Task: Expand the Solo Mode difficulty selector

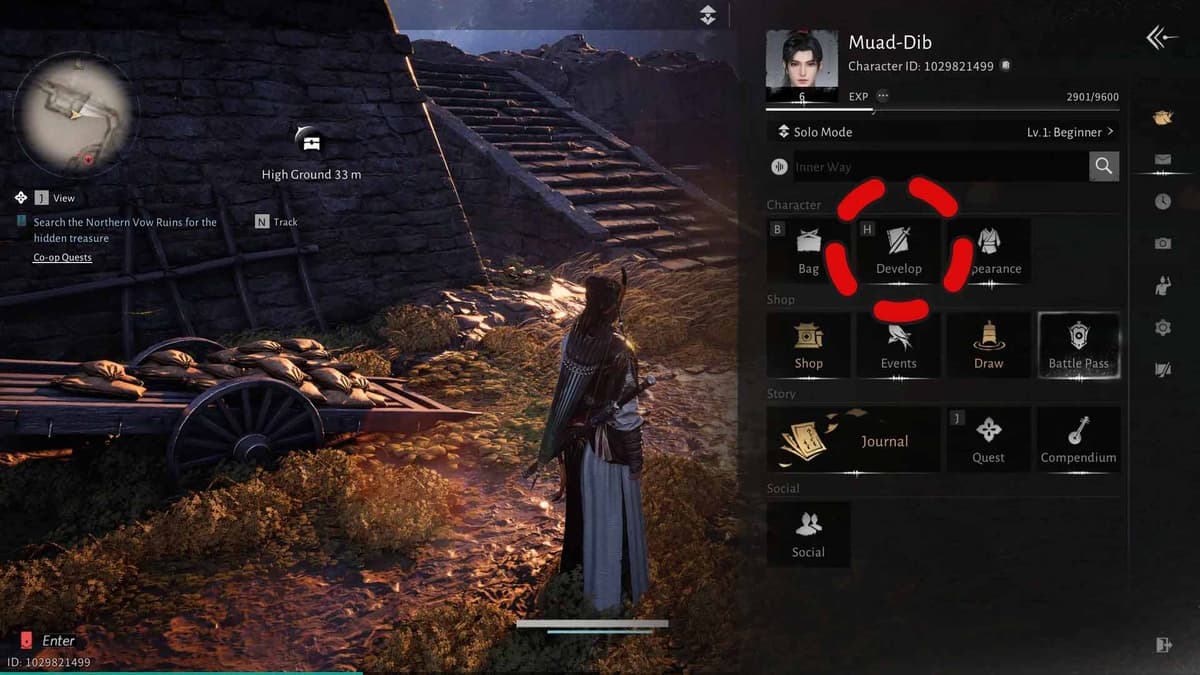Action: (942, 132)
